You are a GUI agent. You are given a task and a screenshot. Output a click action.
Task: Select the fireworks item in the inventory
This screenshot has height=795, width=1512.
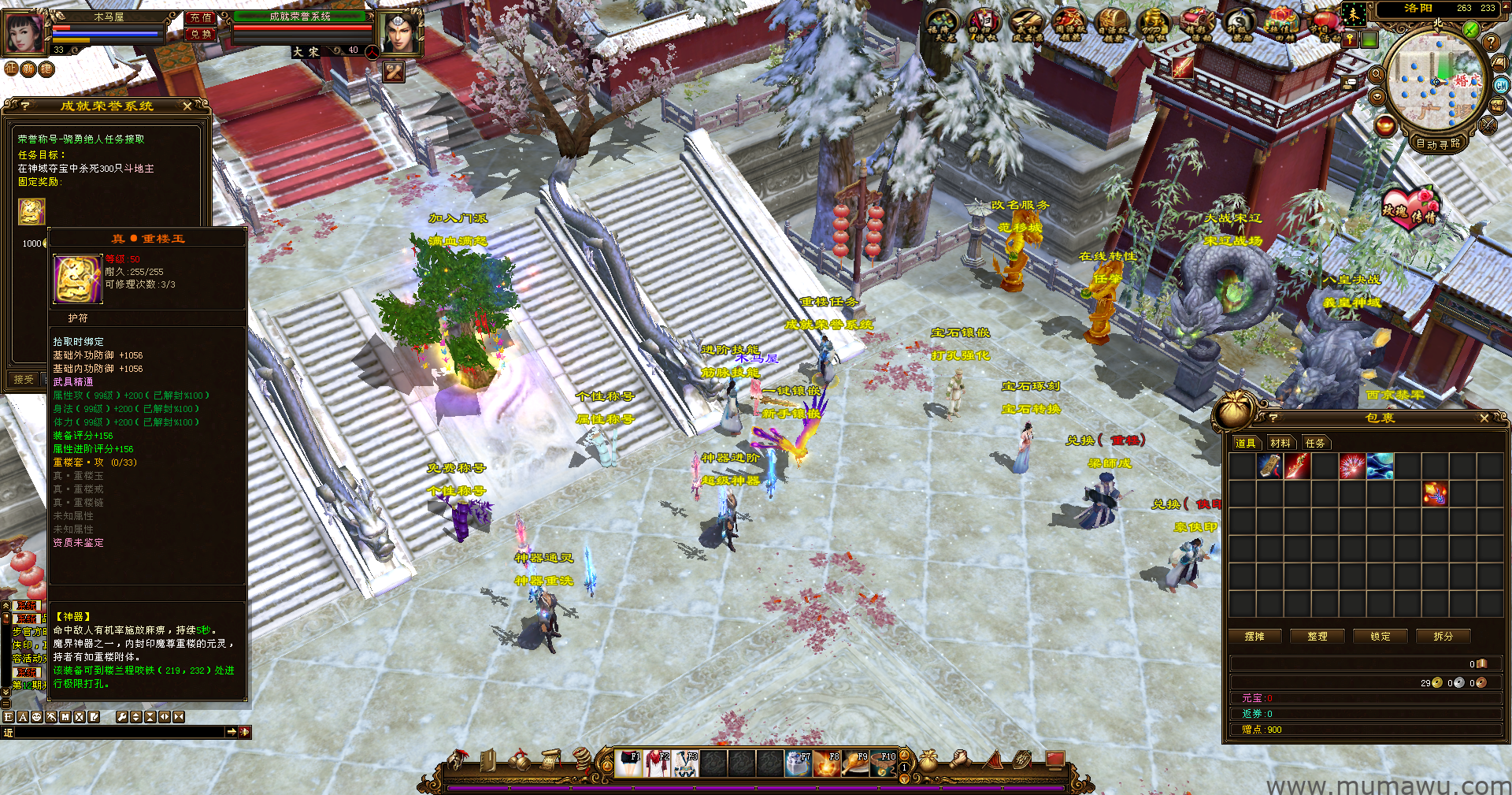click(1352, 466)
